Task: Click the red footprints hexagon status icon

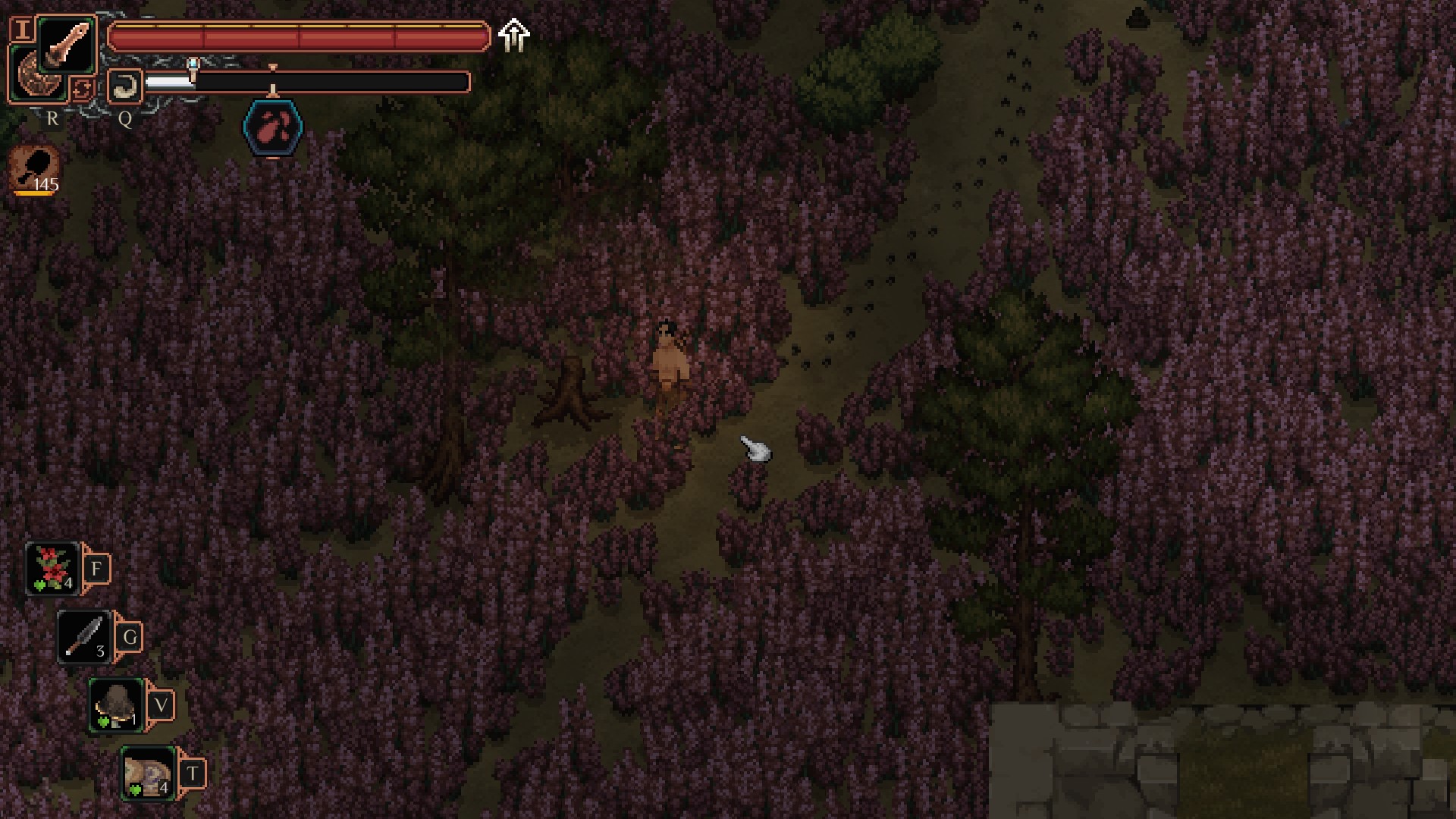Action: 273,127
